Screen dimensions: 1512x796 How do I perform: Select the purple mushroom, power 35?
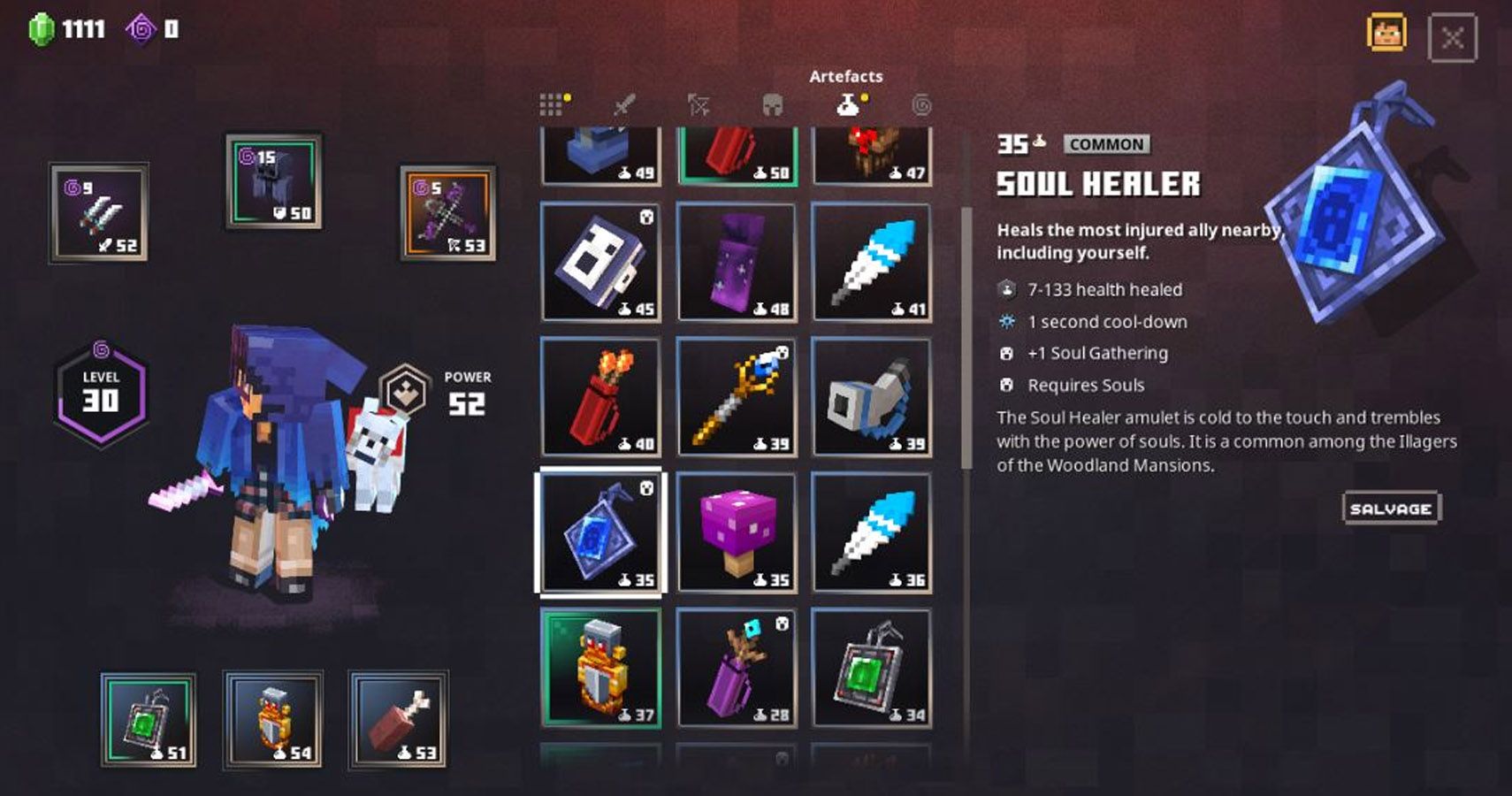coord(737,532)
